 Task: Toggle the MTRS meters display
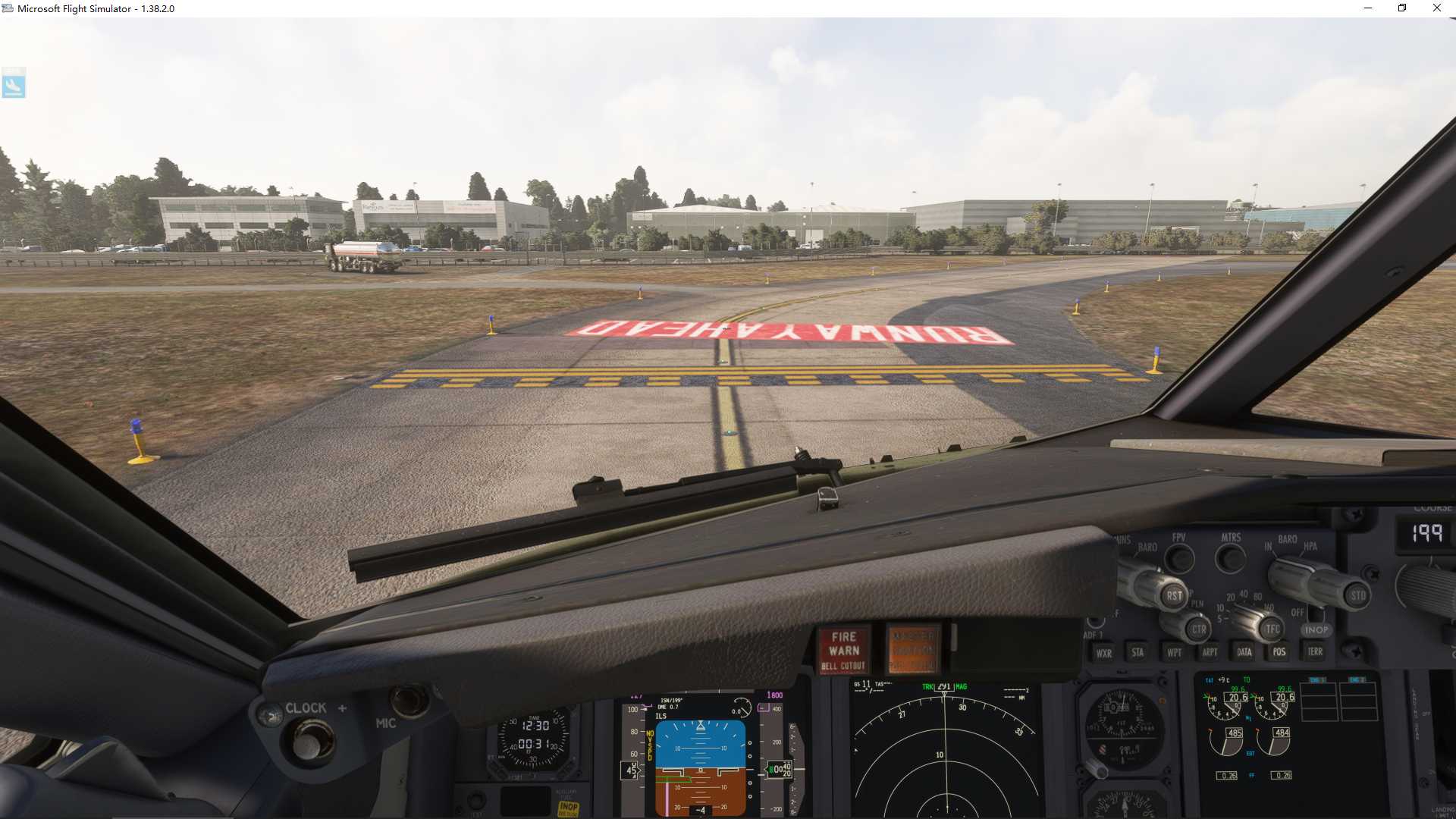[x=1229, y=558]
